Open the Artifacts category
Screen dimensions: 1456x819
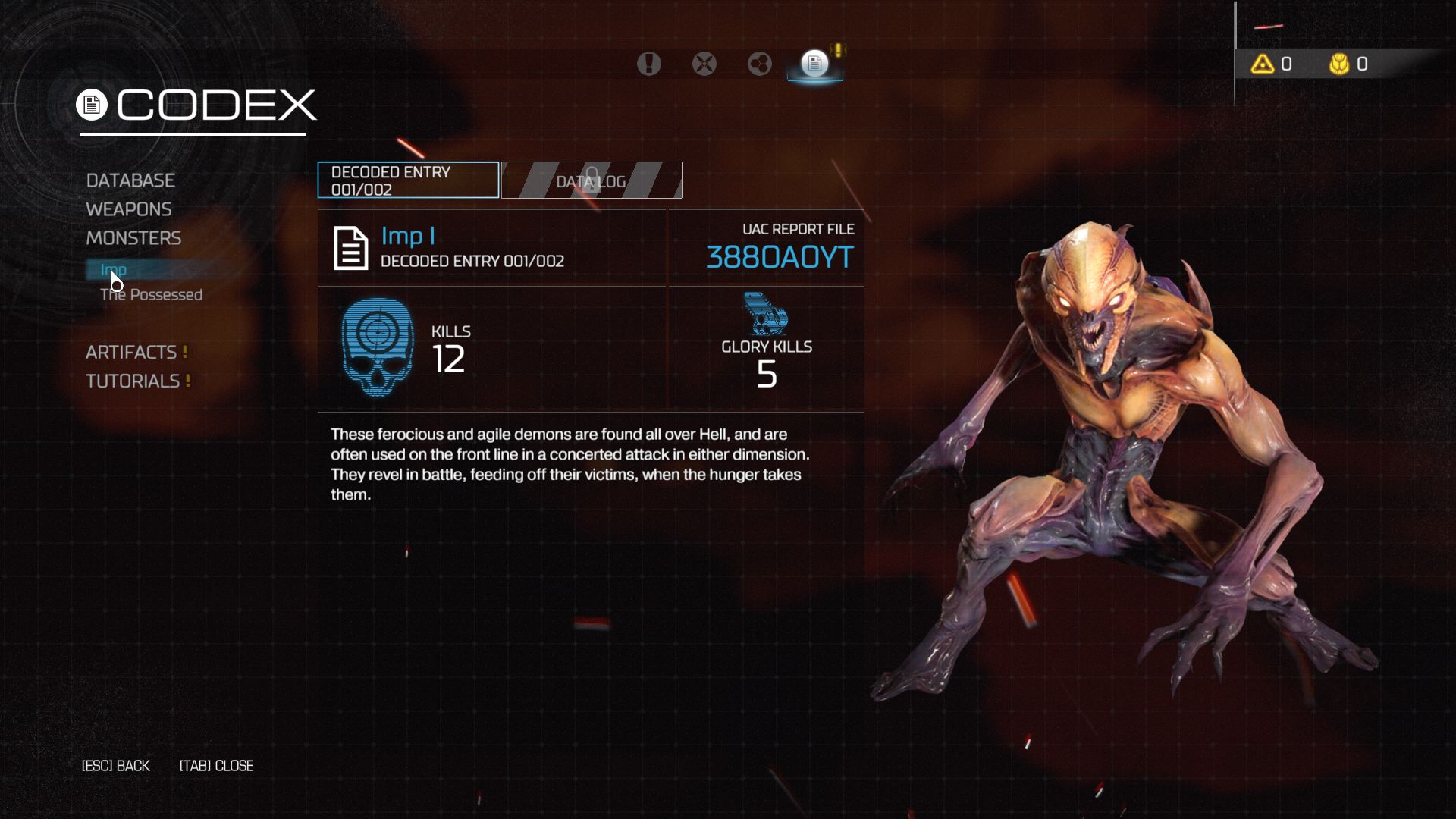point(131,353)
